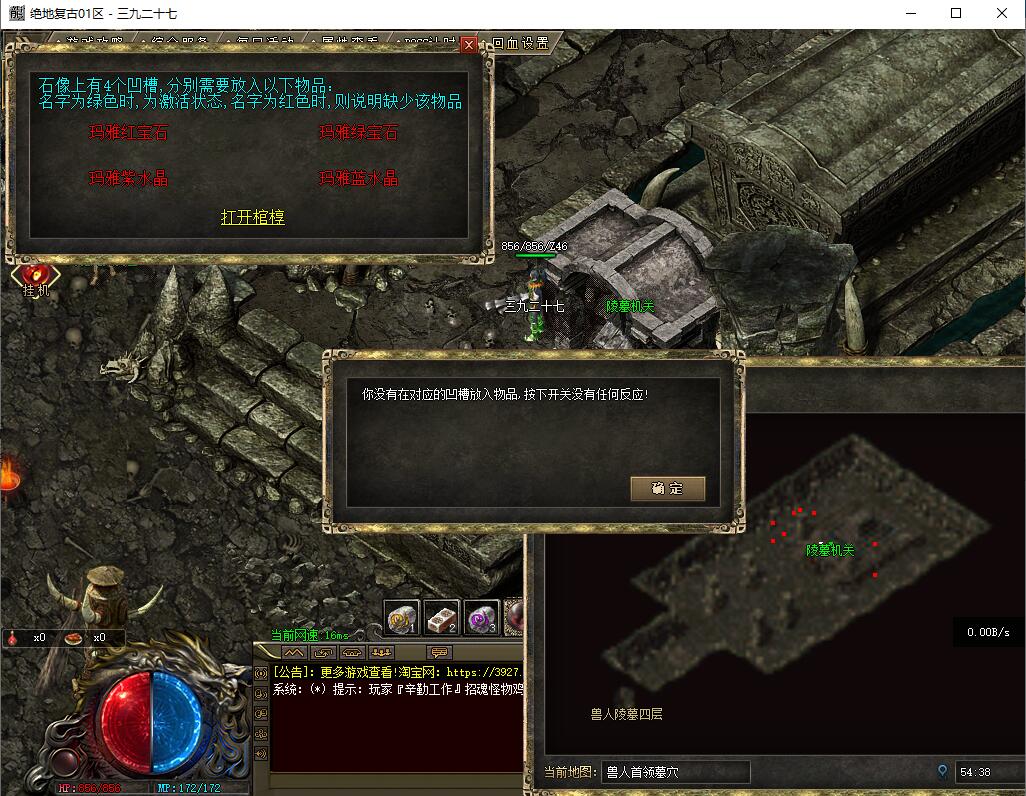Toggle the sound speaker chat icon

261,753
